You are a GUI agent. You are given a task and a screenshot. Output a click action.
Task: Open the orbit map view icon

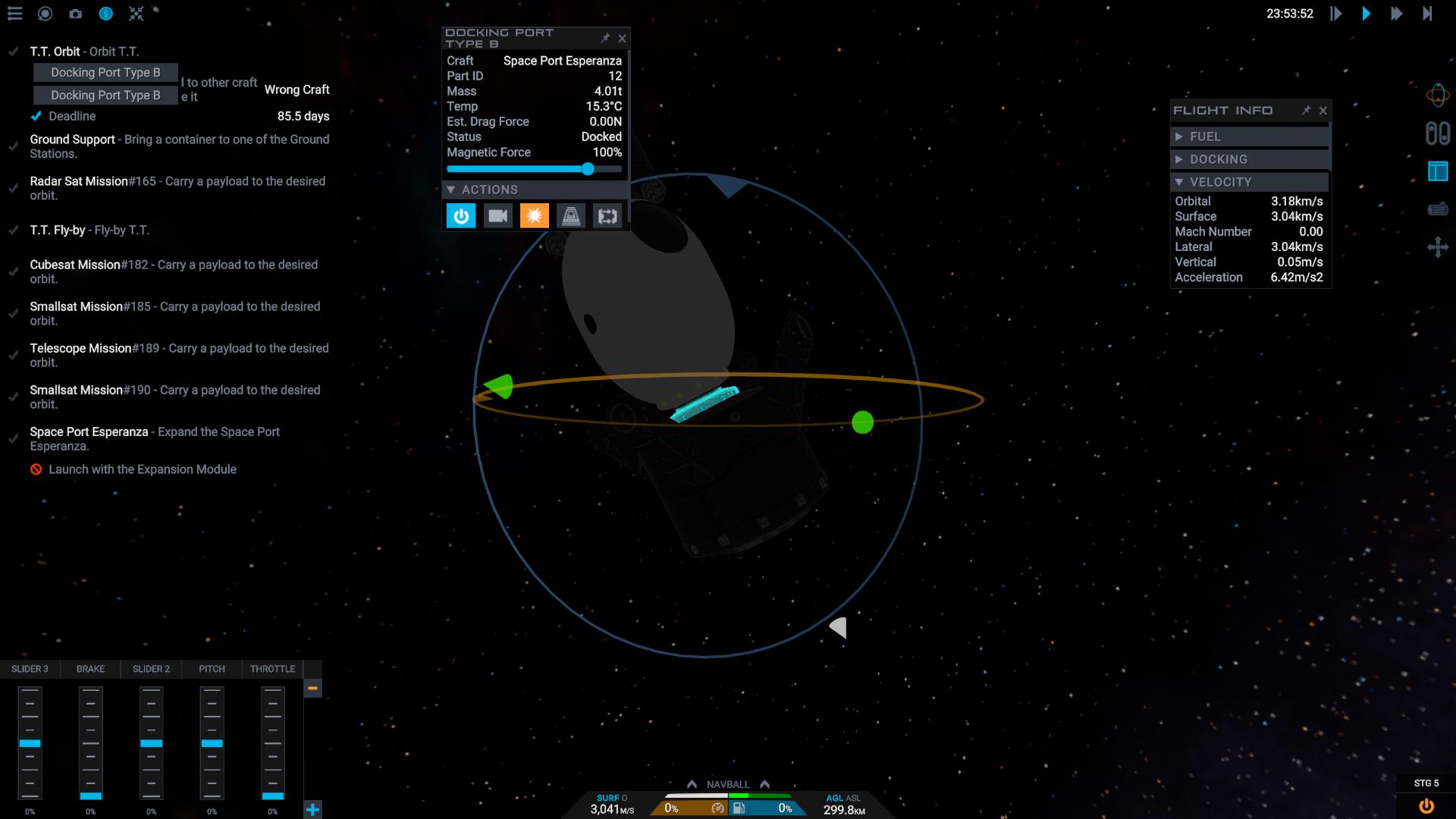pos(1437,95)
